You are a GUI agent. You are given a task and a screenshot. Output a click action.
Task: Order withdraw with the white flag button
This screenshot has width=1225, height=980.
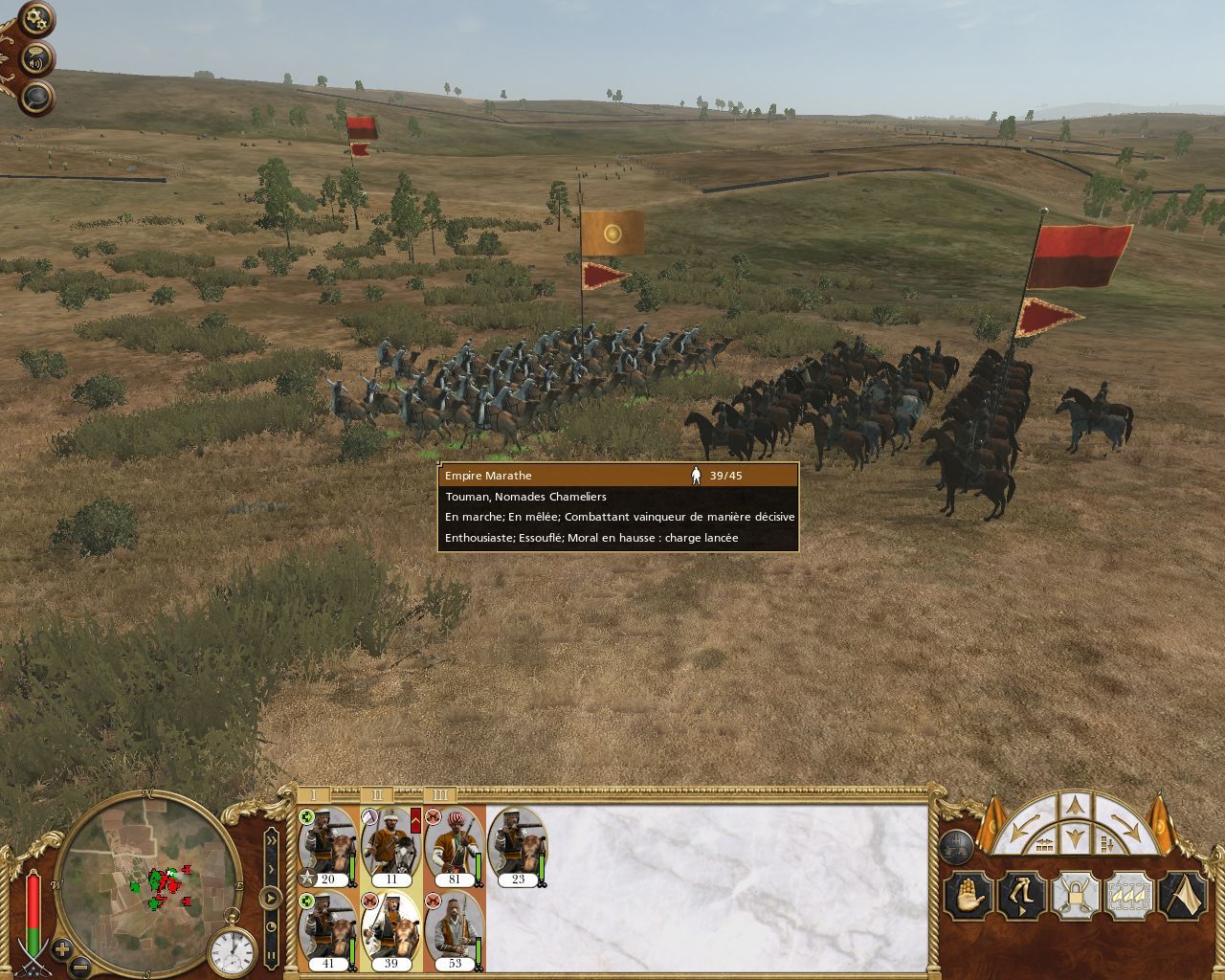[x=1181, y=898]
